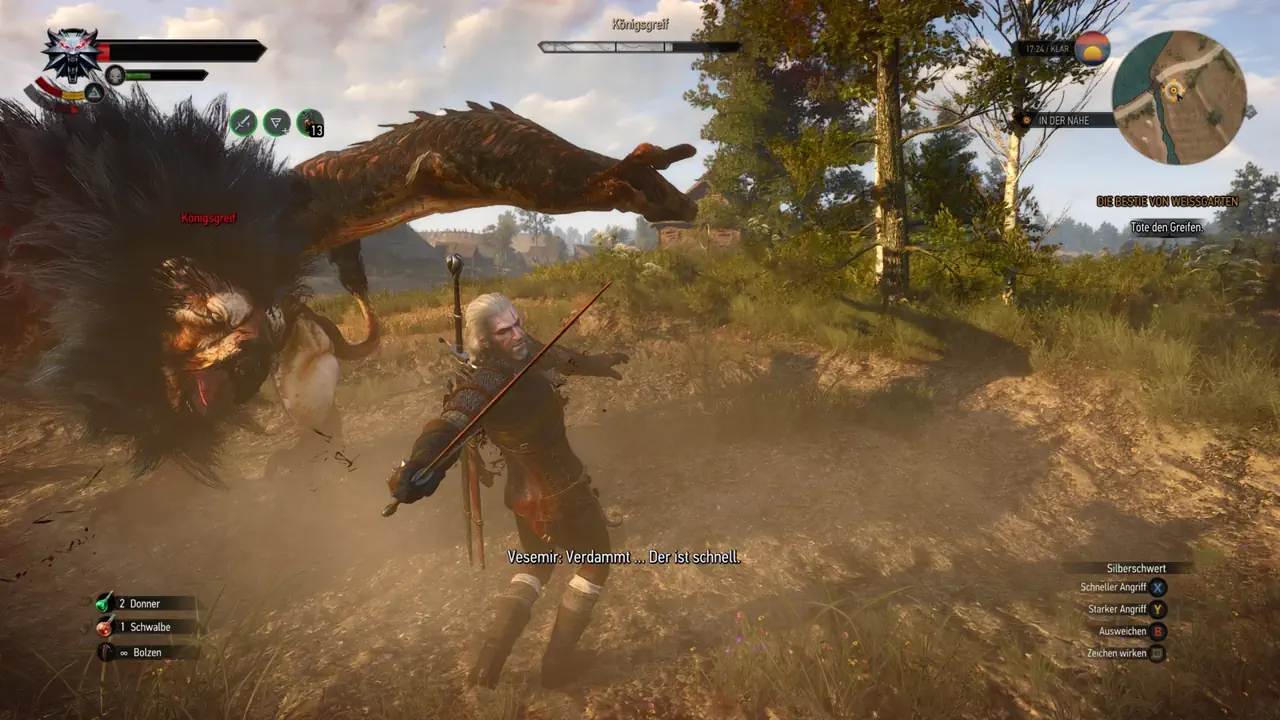Check the buff icon with number 13
This screenshot has height=720, width=1280.
310,122
